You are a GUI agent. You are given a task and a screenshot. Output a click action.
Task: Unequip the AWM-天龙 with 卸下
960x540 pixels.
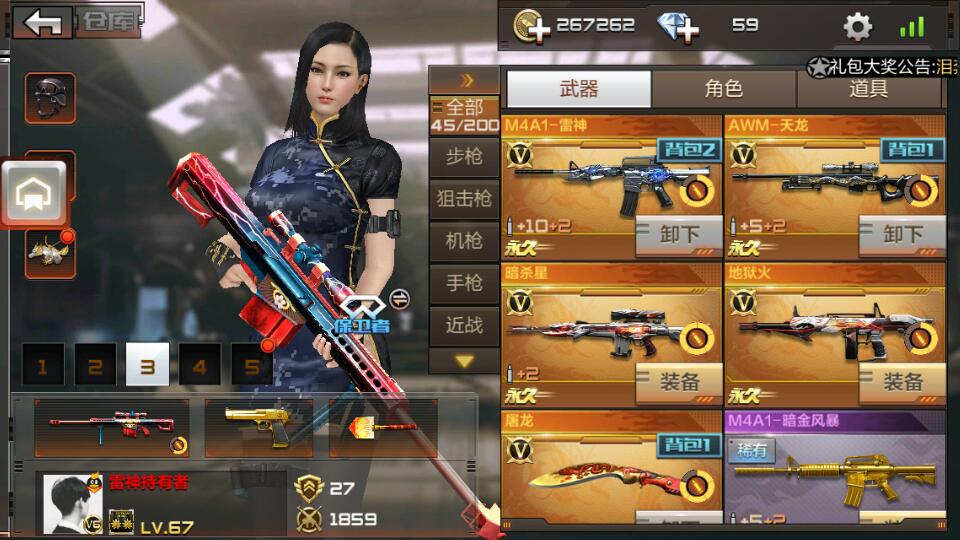click(x=903, y=235)
